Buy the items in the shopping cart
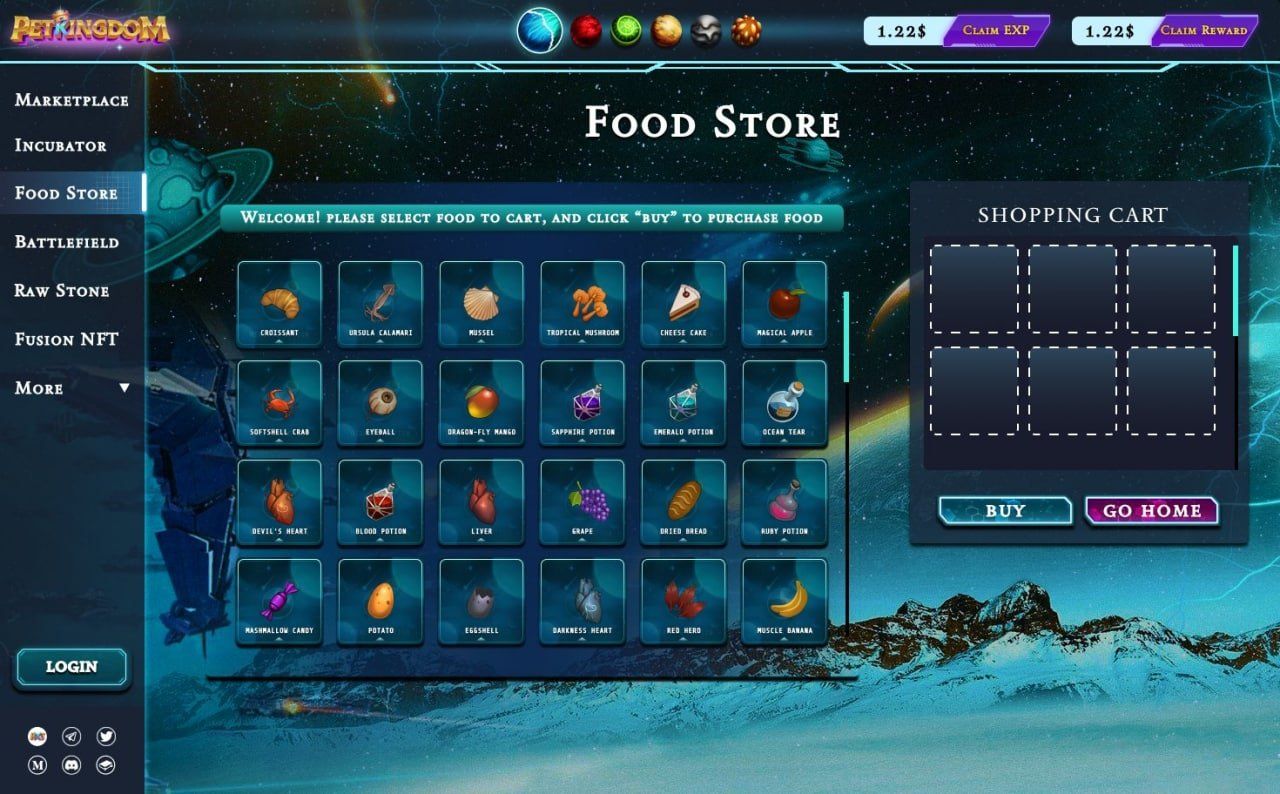The height and width of the screenshot is (794, 1280). coord(1005,511)
